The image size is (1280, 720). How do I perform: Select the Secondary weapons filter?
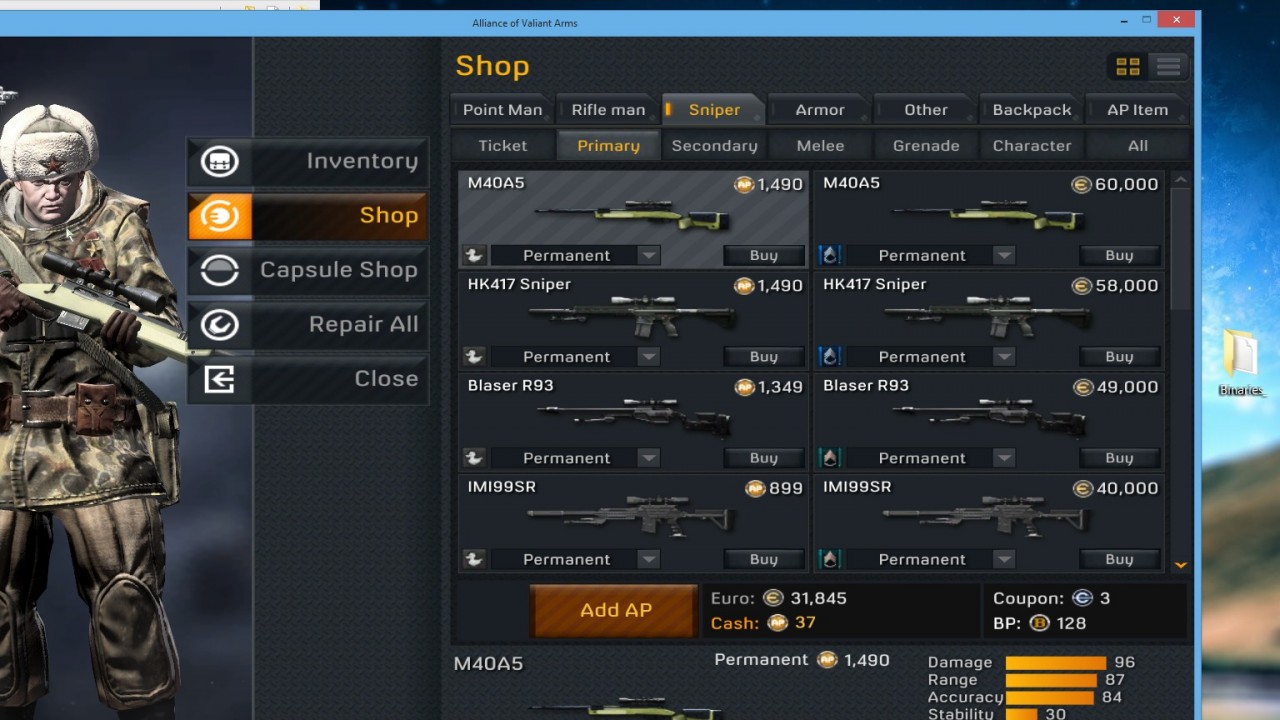pos(714,146)
